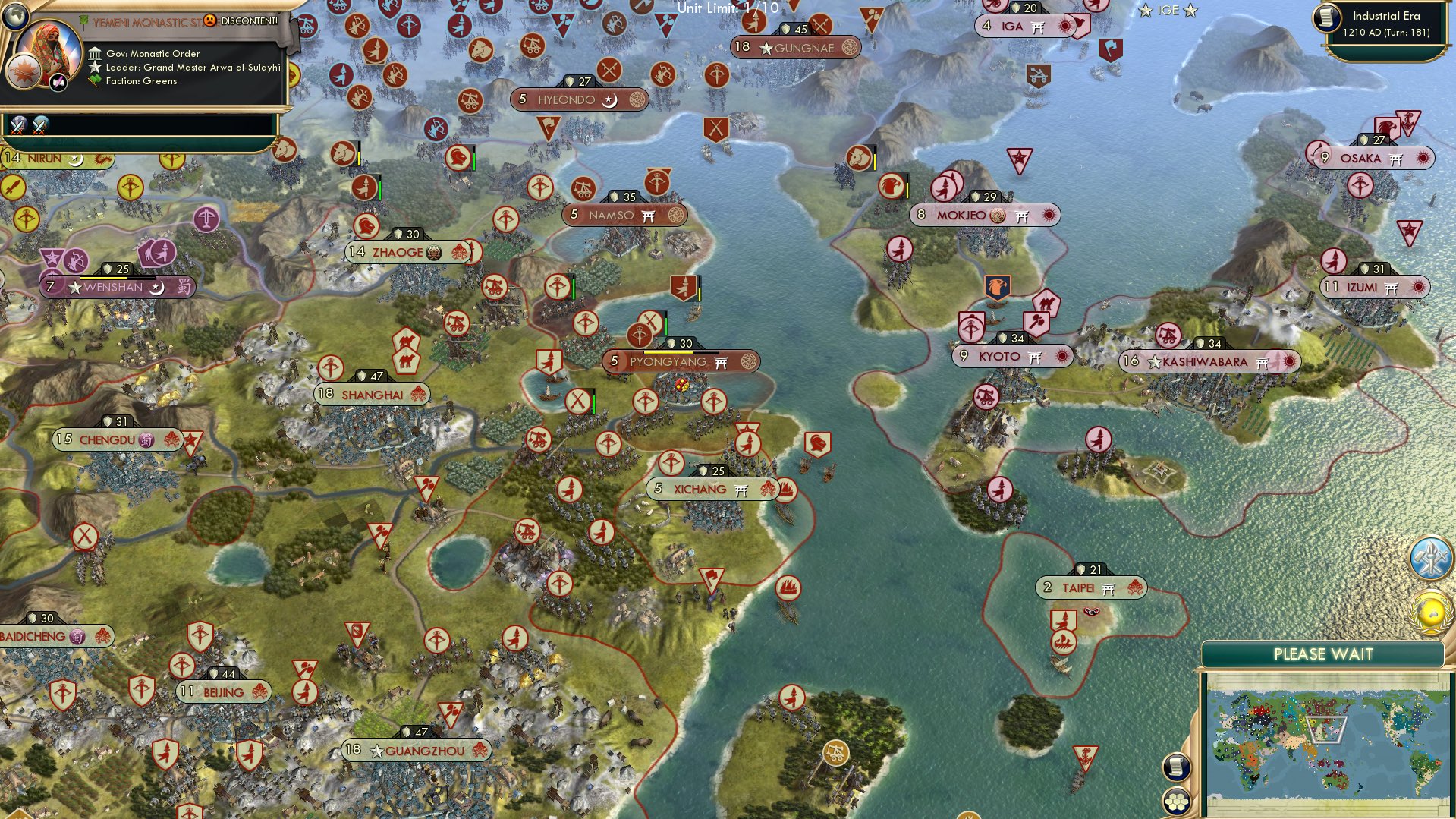
Task: Open the Beijing city screen
Action: click(223, 691)
